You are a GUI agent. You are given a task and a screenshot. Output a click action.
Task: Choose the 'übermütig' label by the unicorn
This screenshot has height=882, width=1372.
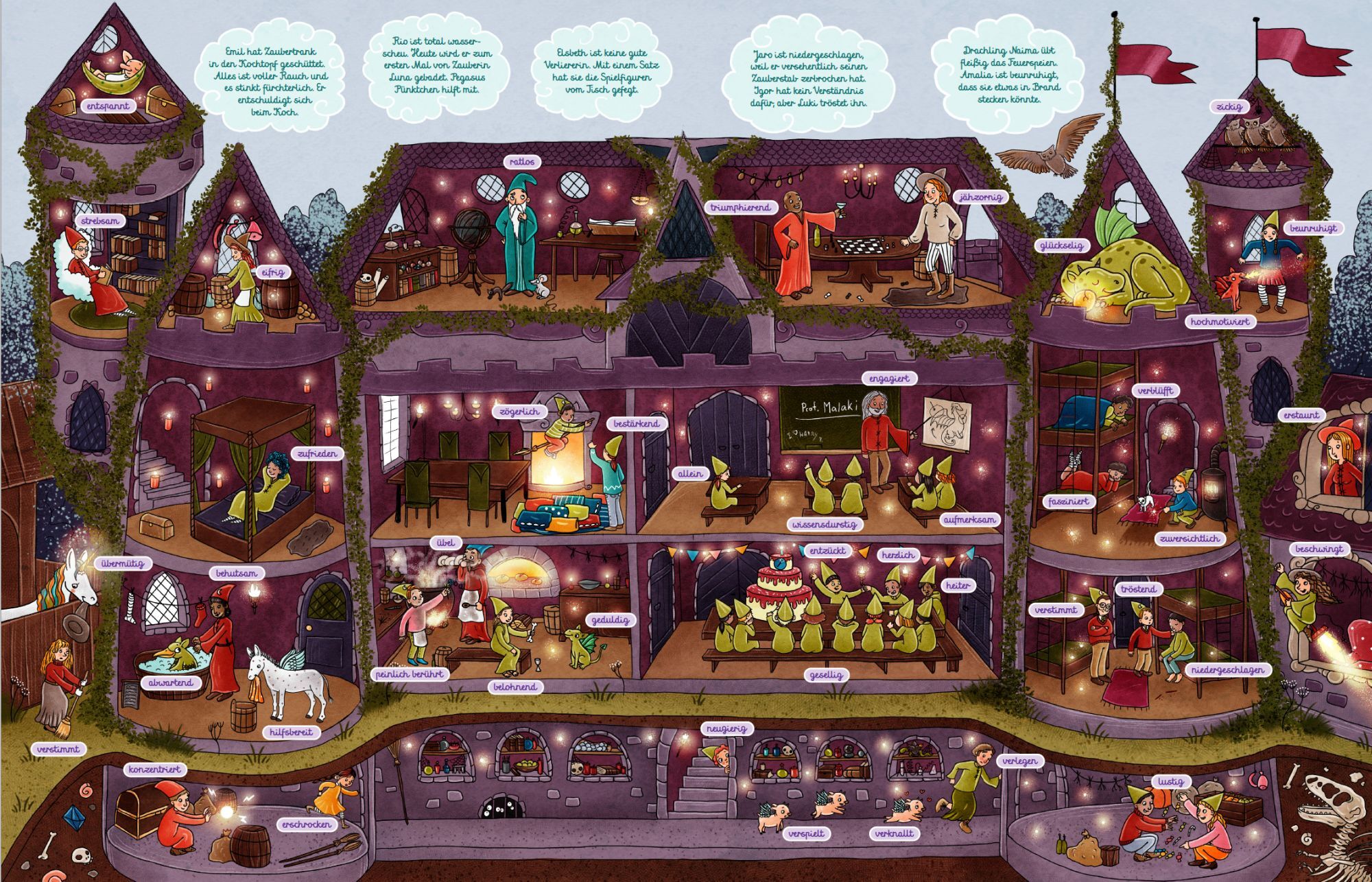(123, 564)
